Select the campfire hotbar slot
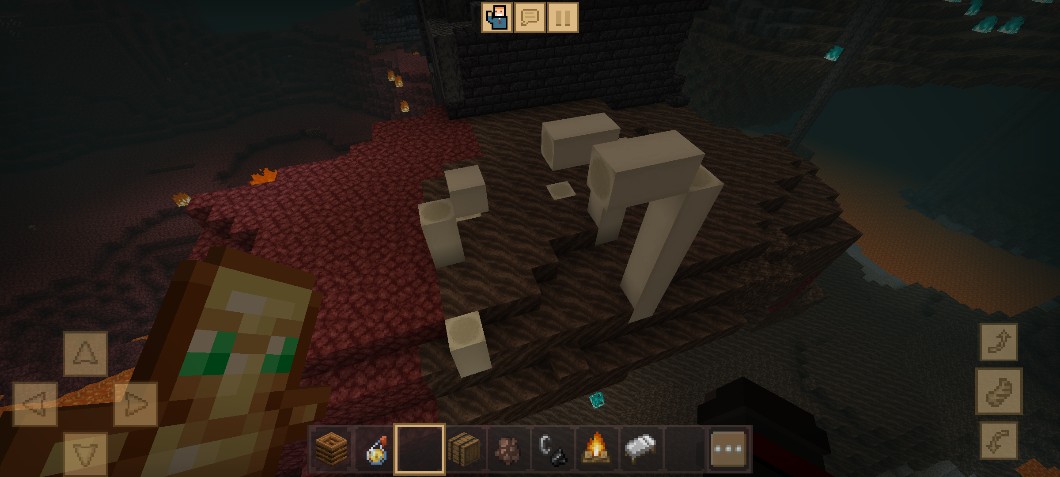Screen dimensions: 1060x477 point(596,449)
